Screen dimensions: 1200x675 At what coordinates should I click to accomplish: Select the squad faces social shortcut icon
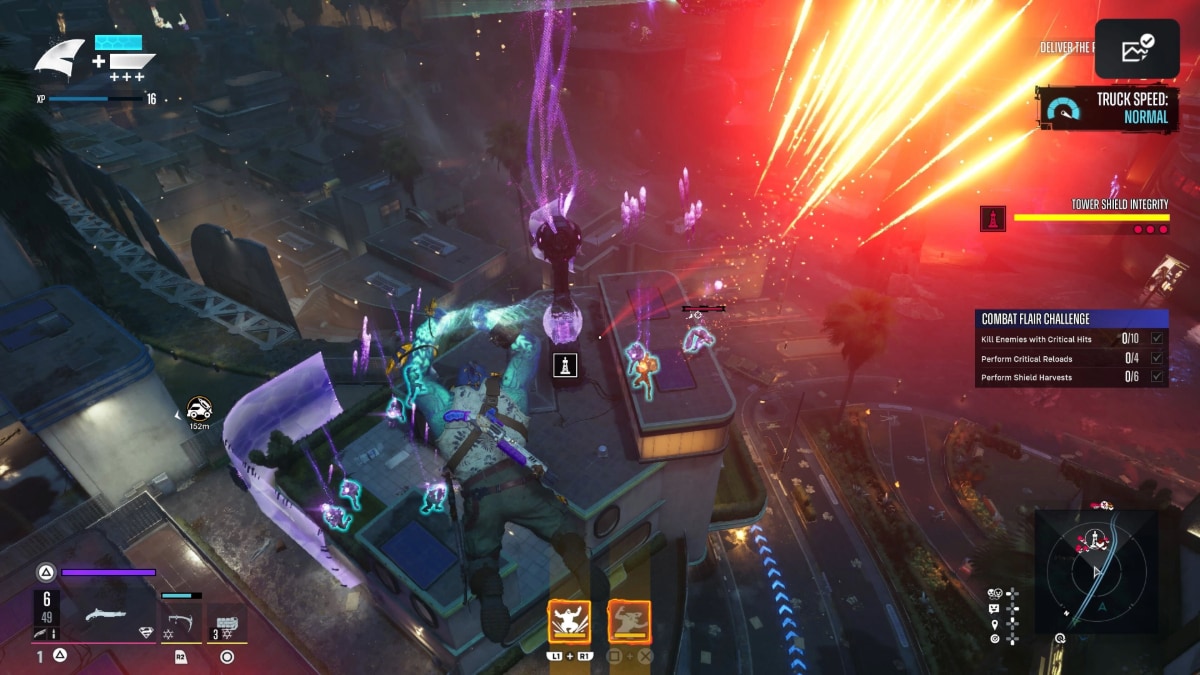[x=996, y=592]
